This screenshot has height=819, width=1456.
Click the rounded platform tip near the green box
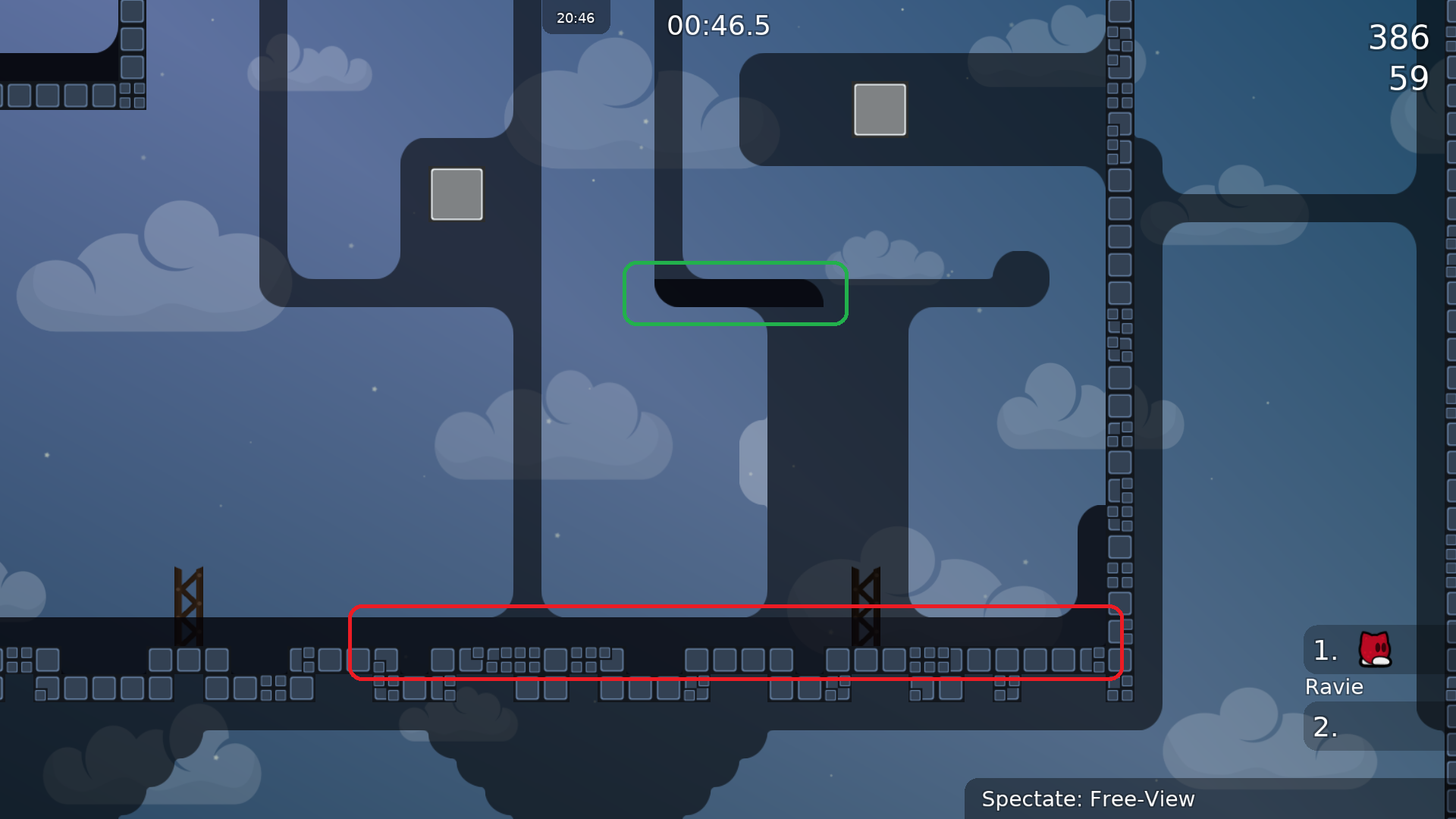[x=1022, y=278]
